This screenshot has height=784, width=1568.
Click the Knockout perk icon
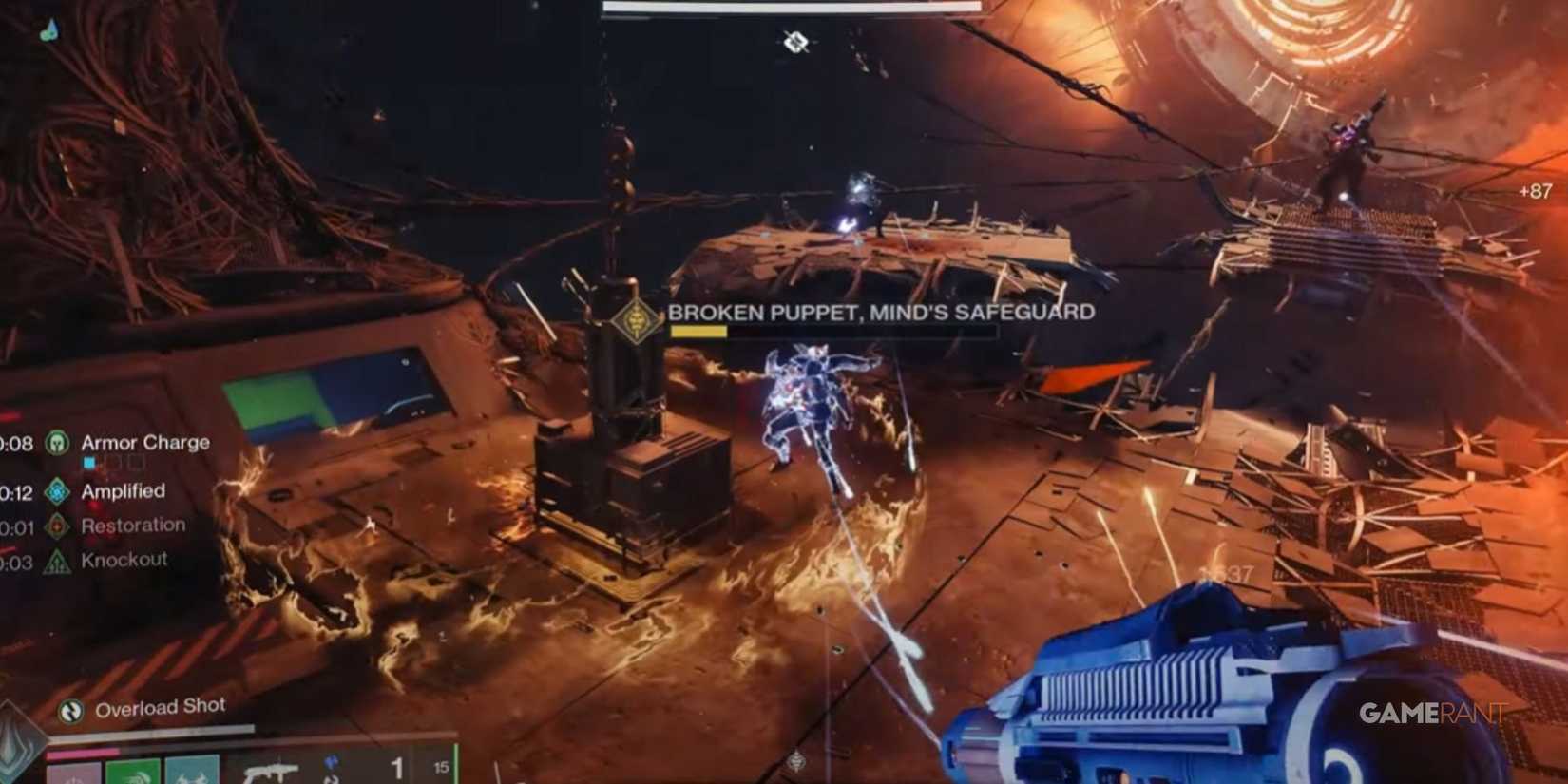(x=57, y=559)
